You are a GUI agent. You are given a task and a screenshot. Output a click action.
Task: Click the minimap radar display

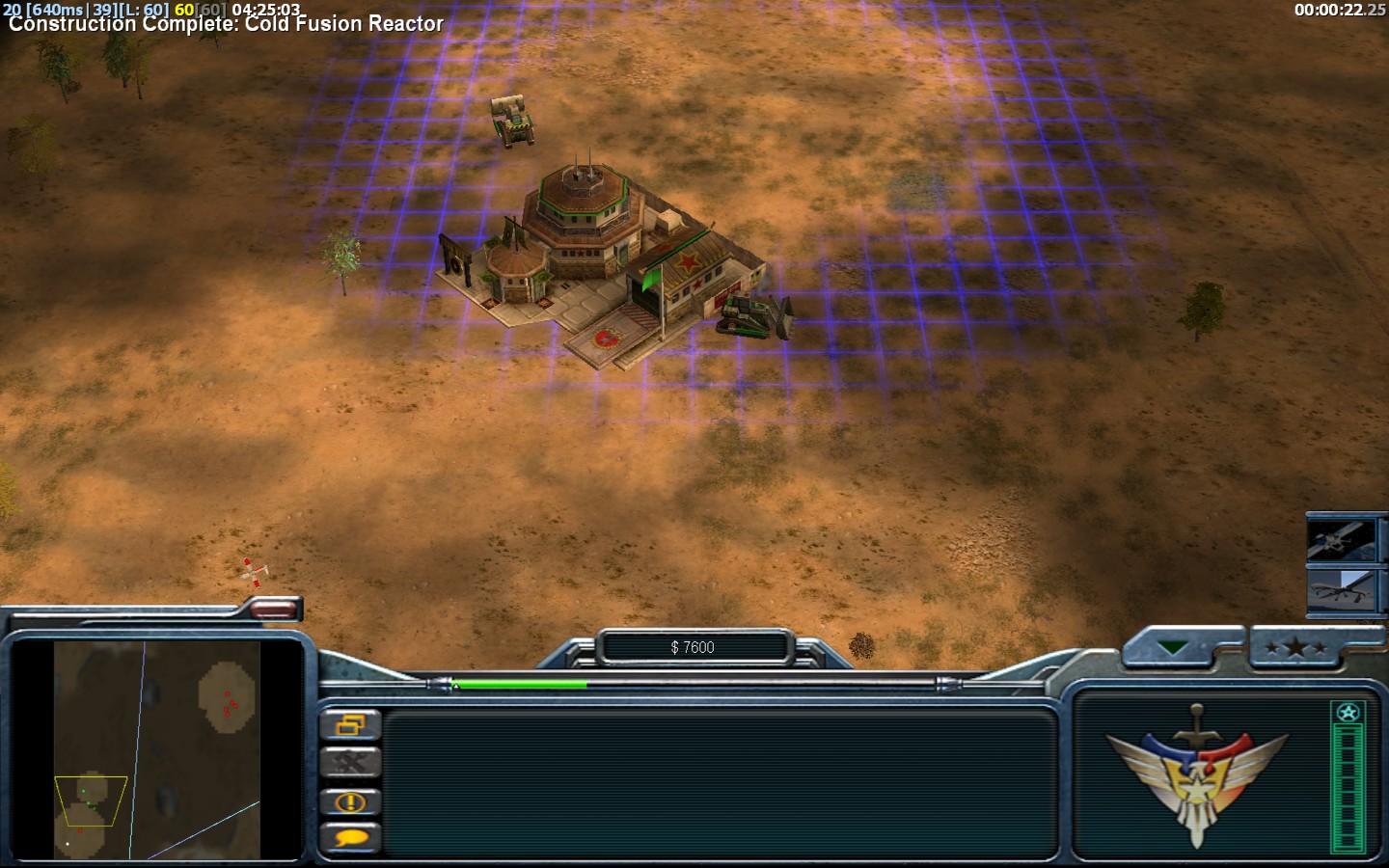point(156,749)
